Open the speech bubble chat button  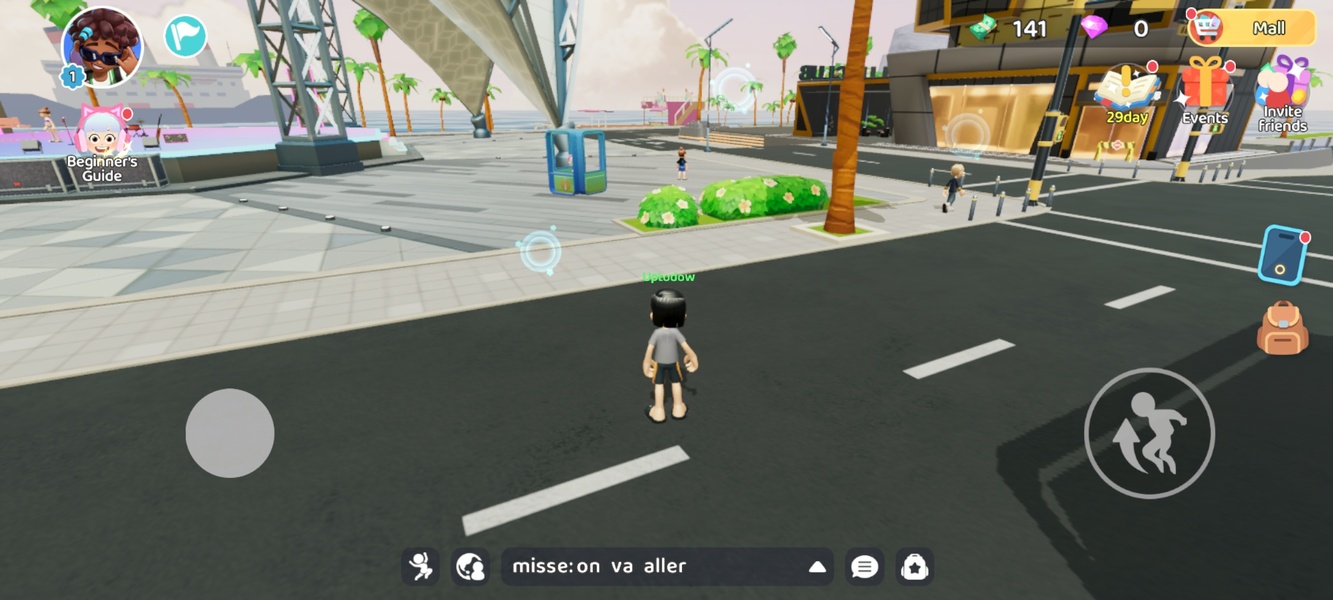coord(865,567)
